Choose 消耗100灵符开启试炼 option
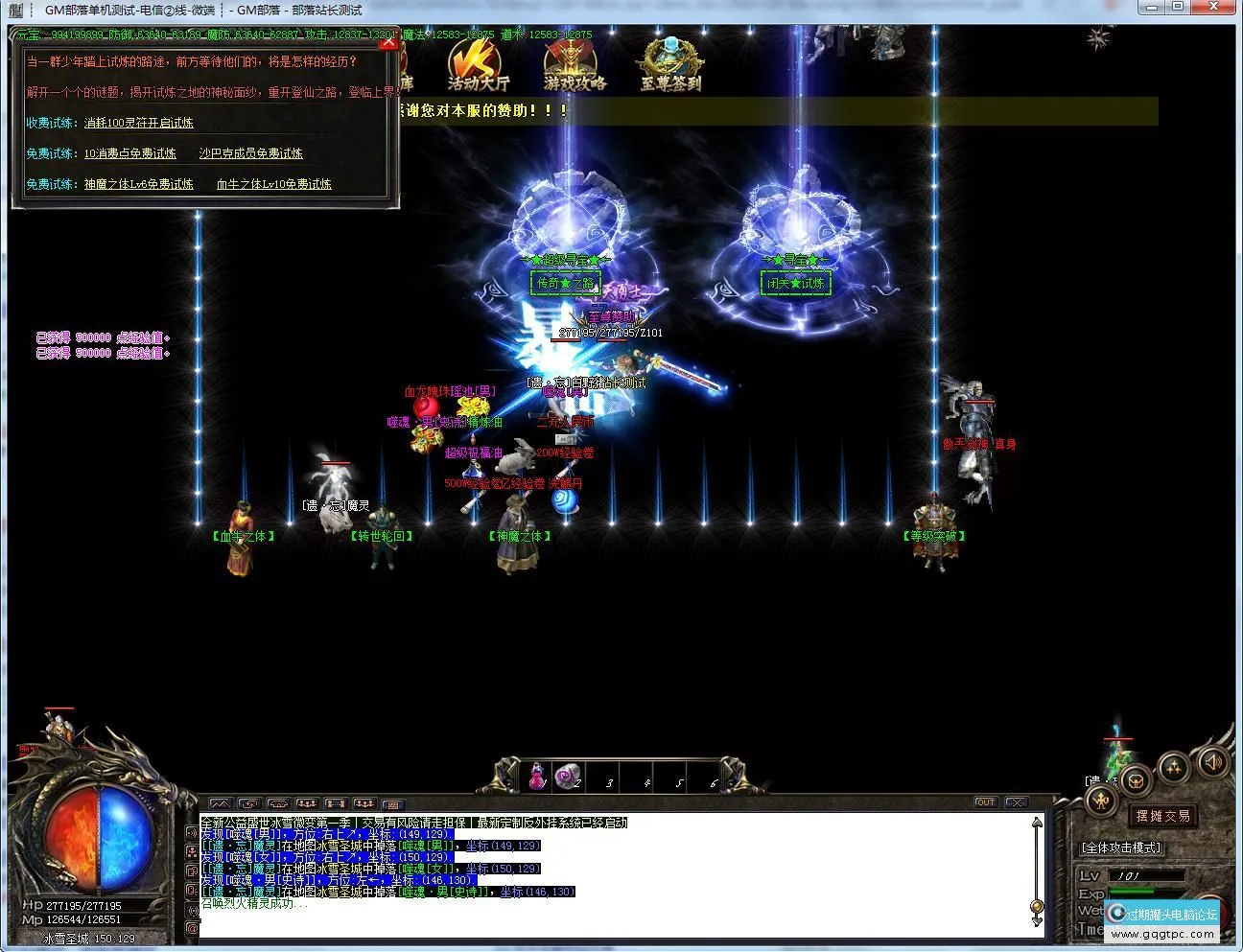This screenshot has height=952, width=1243. point(138,123)
